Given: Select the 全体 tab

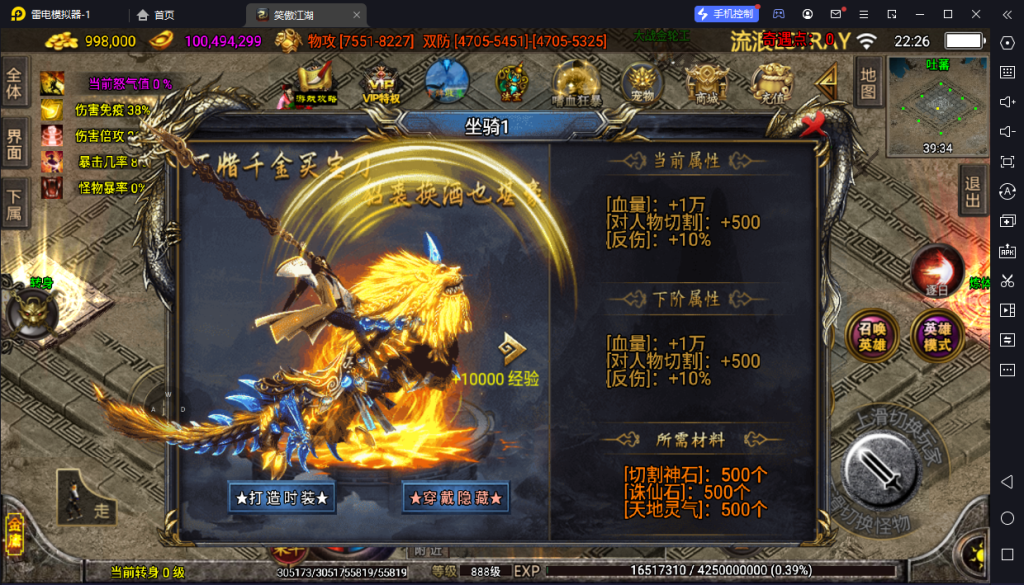Looking at the screenshot, I should [14, 83].
